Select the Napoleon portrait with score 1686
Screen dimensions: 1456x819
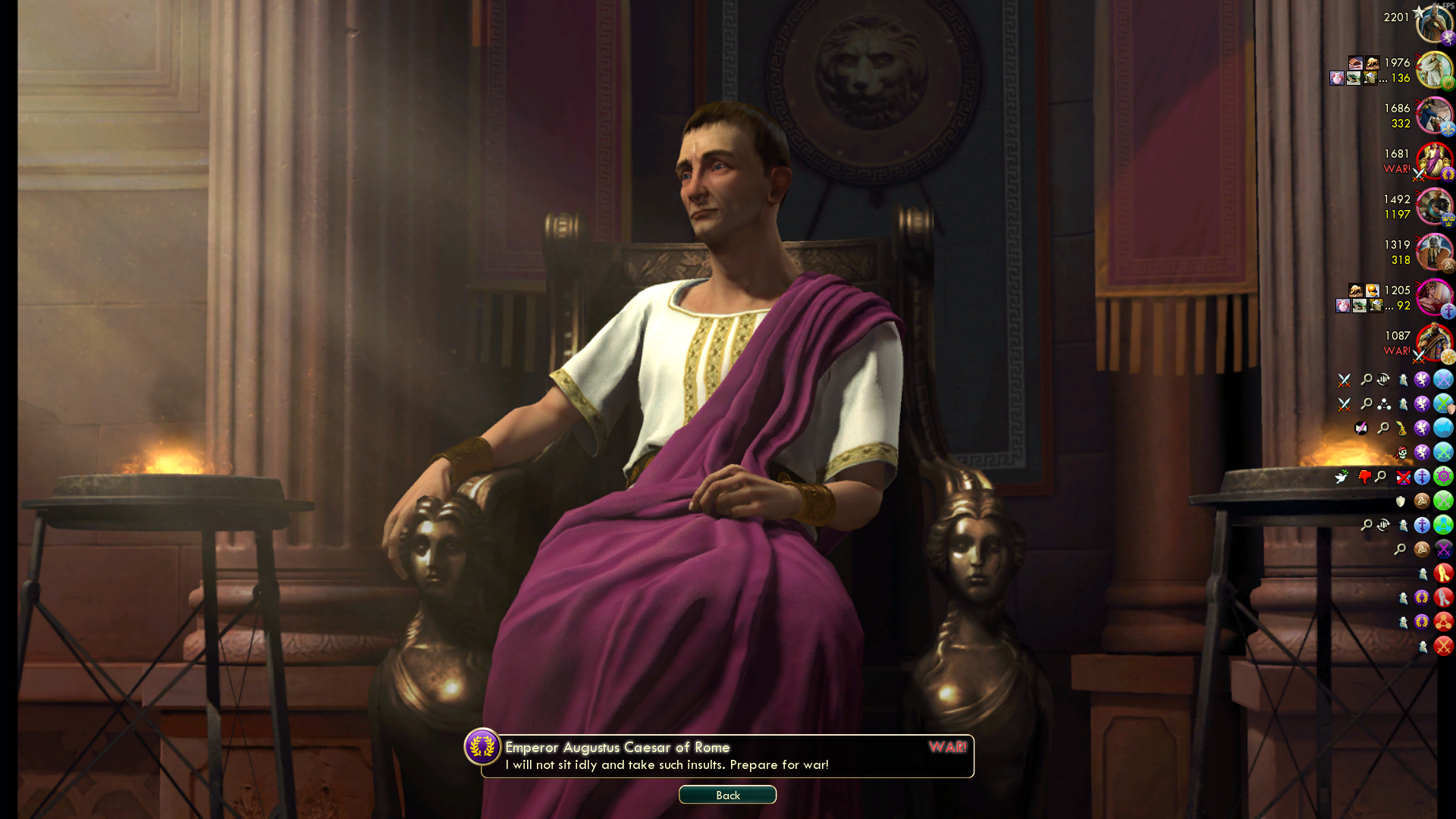pos(1432,115)
